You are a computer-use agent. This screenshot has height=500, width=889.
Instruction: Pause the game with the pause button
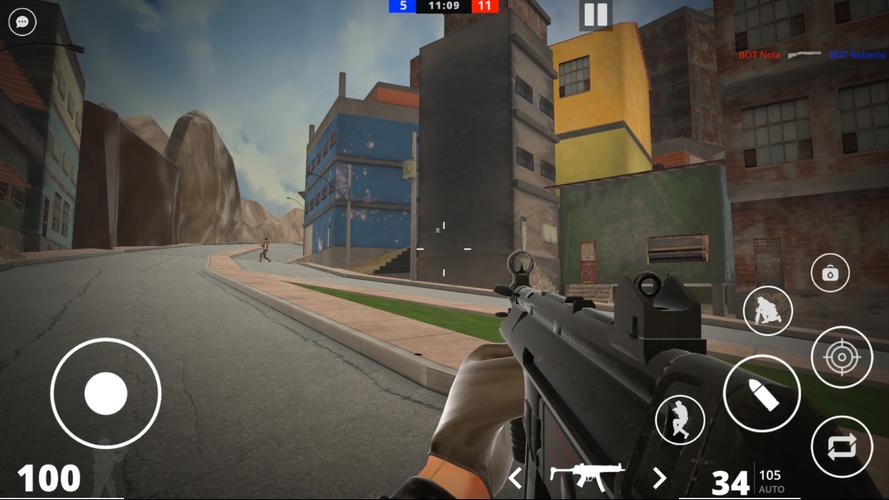coord(595,14)
